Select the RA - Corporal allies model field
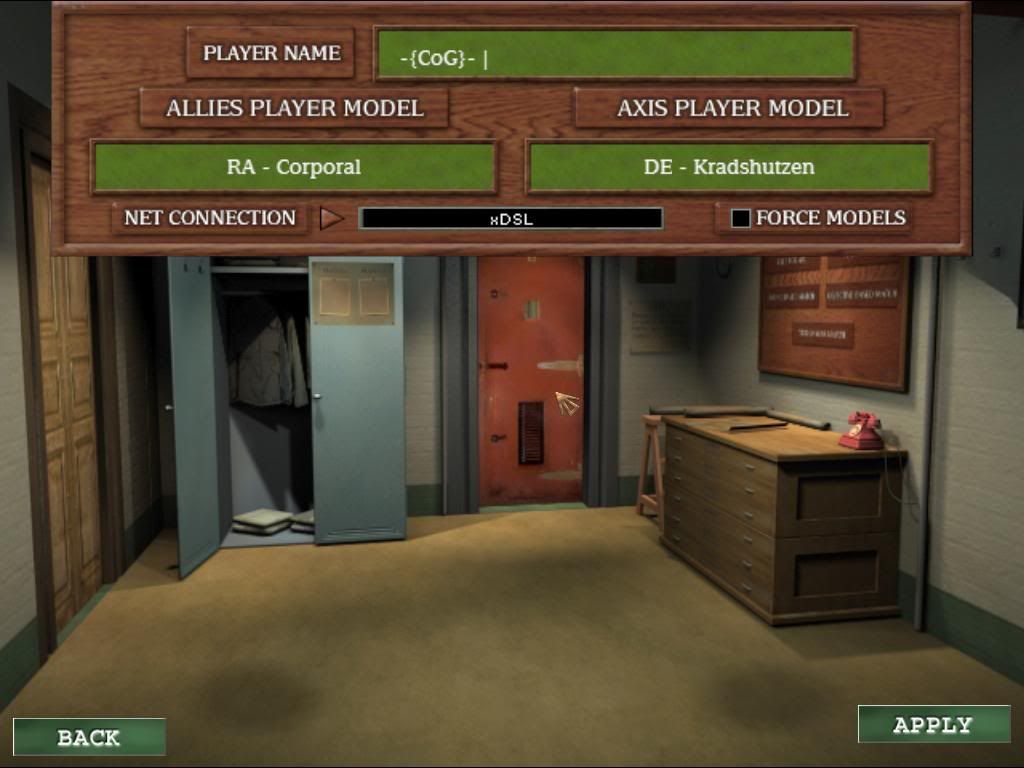The width and height of the screenshot is (1024, 768). 294,167
